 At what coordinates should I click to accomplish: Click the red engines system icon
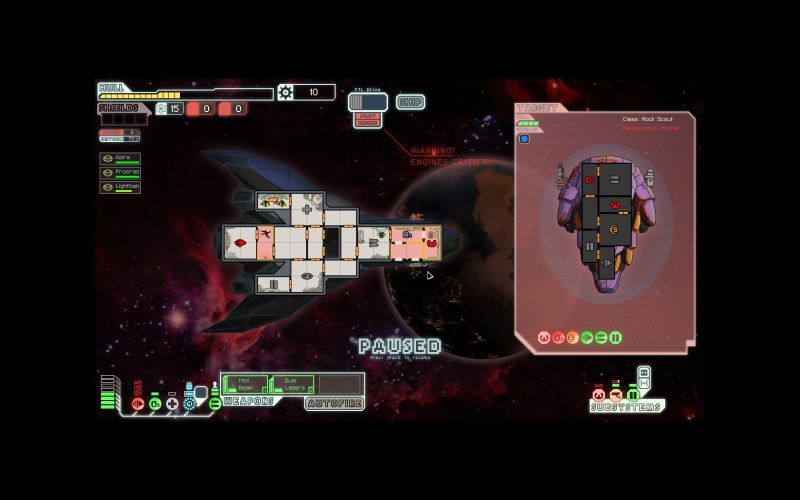138,403
